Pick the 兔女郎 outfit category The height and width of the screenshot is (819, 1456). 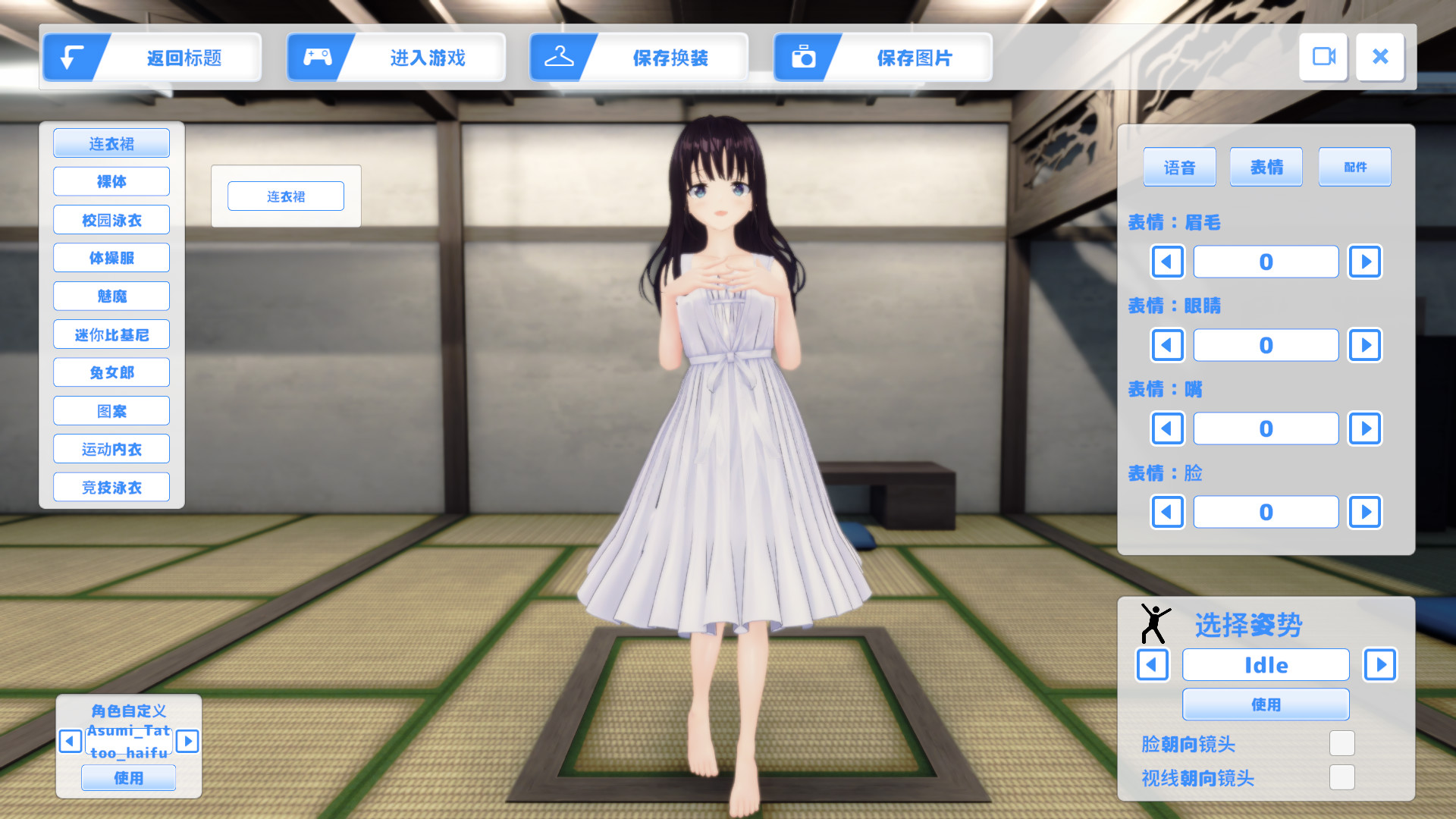click(x=111, y=372)
